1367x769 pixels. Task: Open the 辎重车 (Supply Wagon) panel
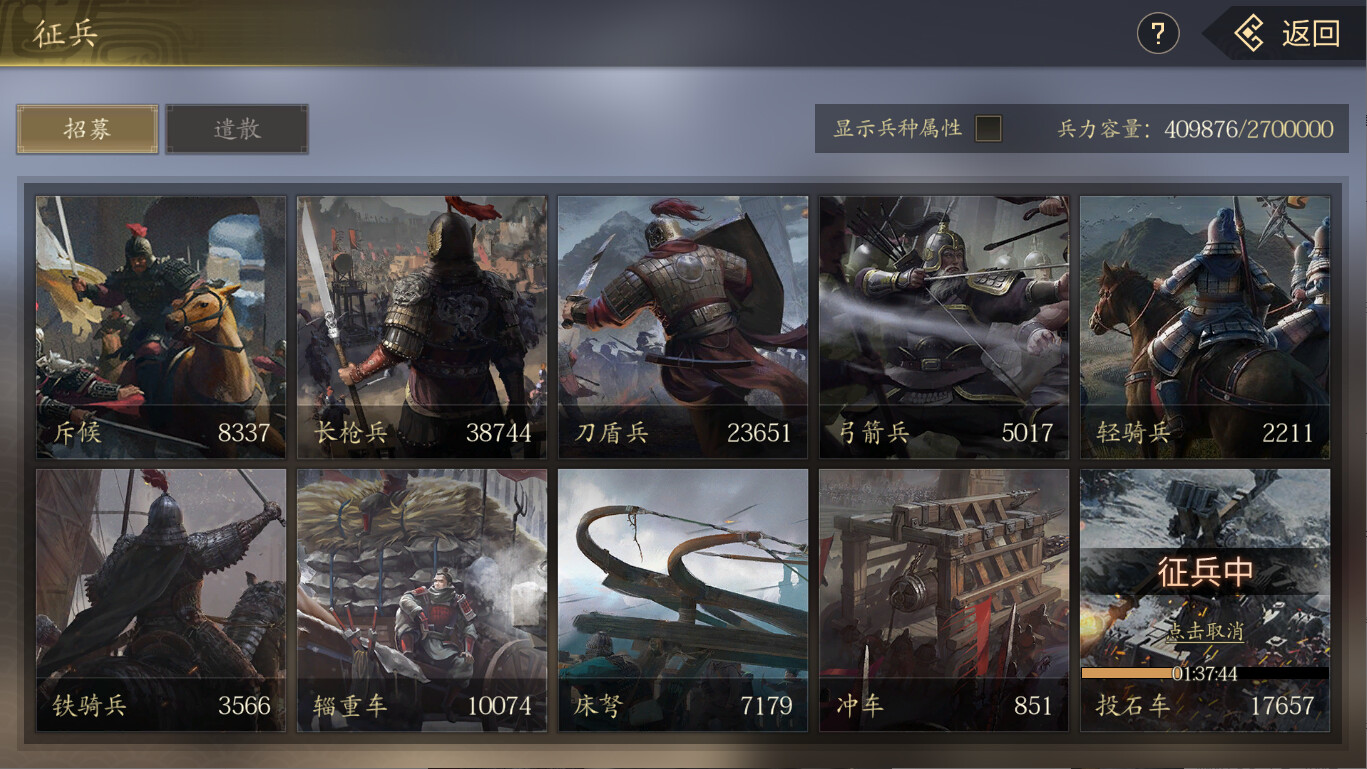click(421, 598)
